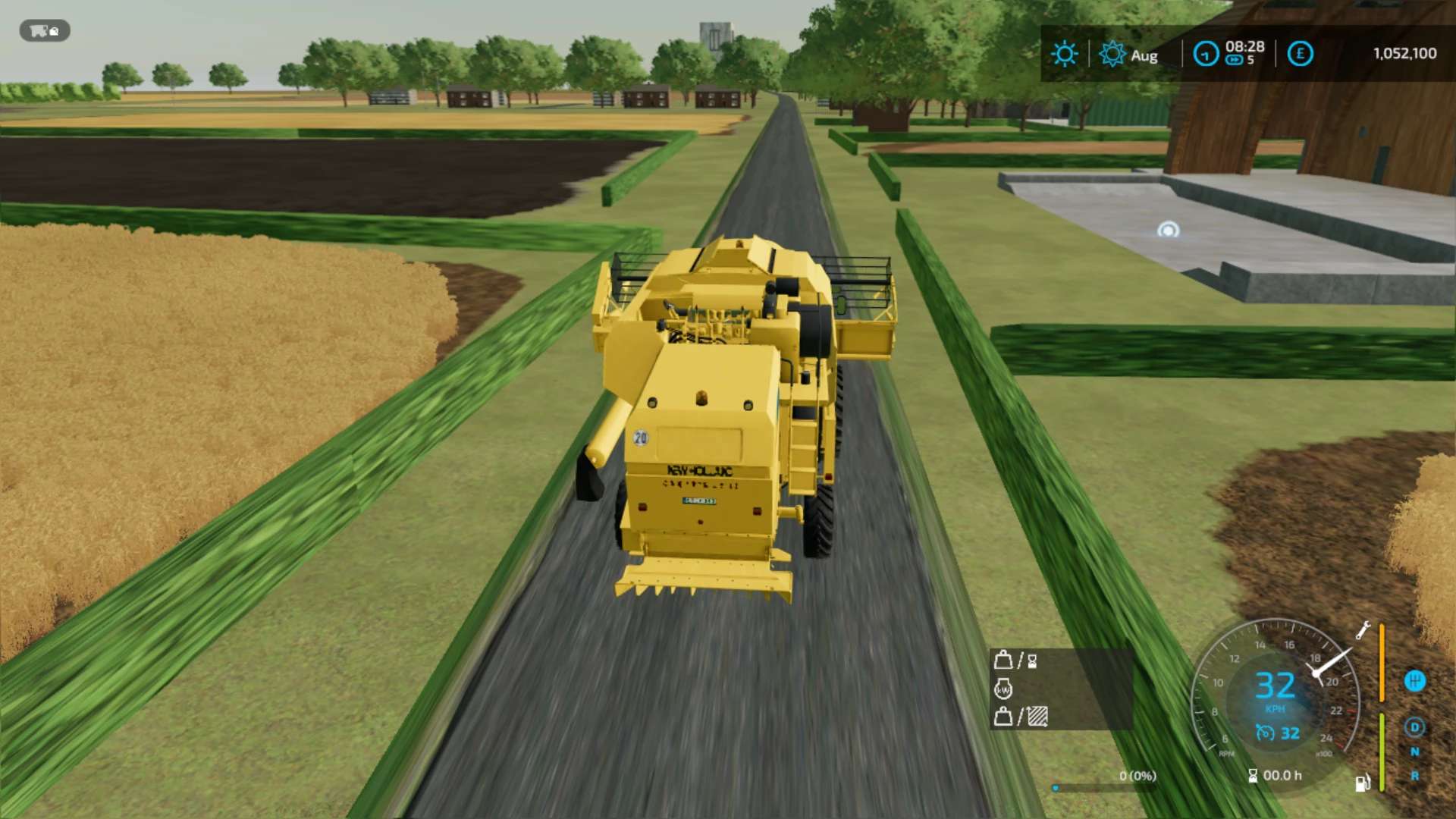This screenshot has width=1456, height=819.
Task: Select the R reverse gear indicator
Action: (1415, 776)
